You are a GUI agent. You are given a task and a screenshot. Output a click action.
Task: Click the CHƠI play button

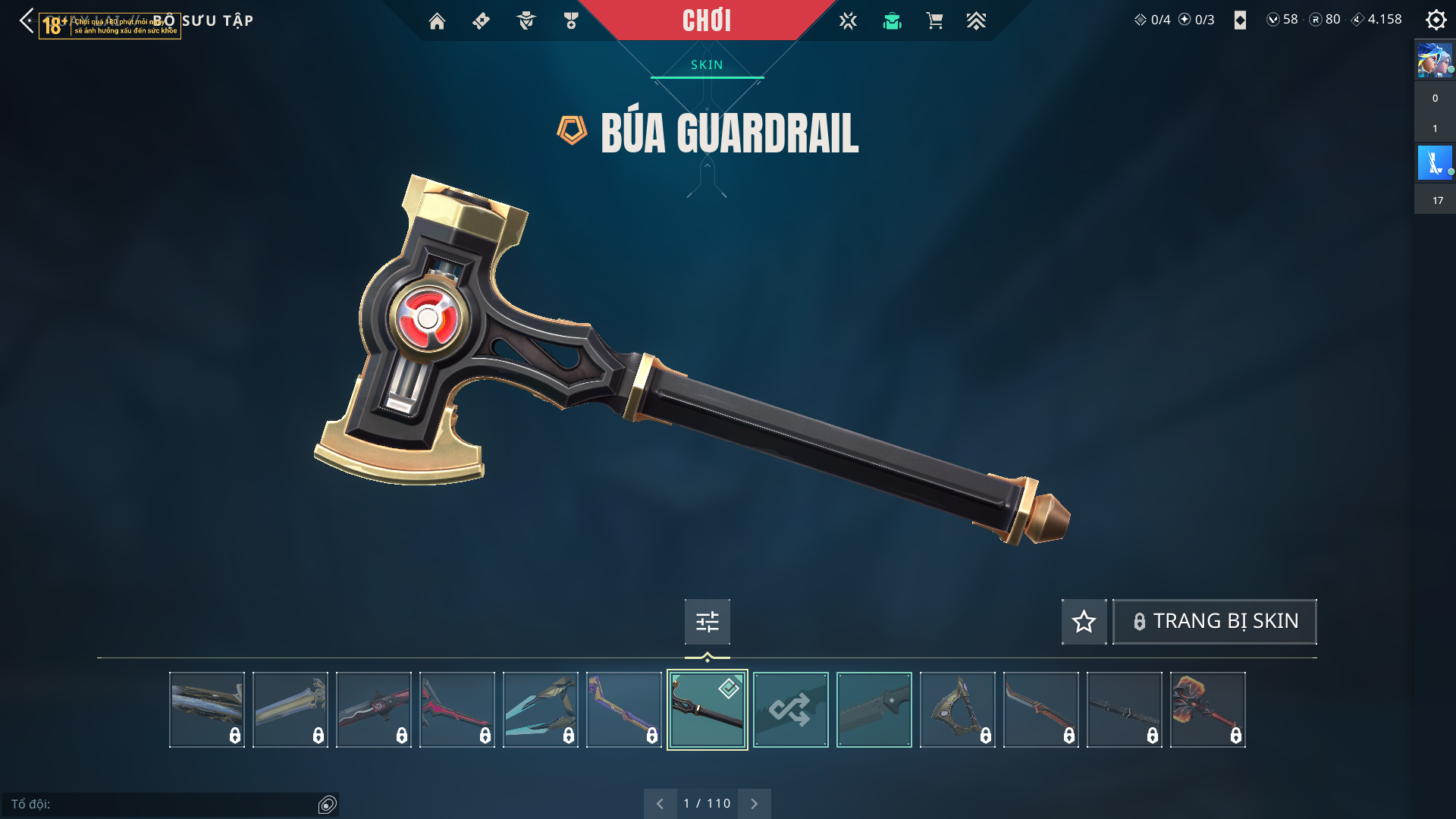[x=706, y=20]
